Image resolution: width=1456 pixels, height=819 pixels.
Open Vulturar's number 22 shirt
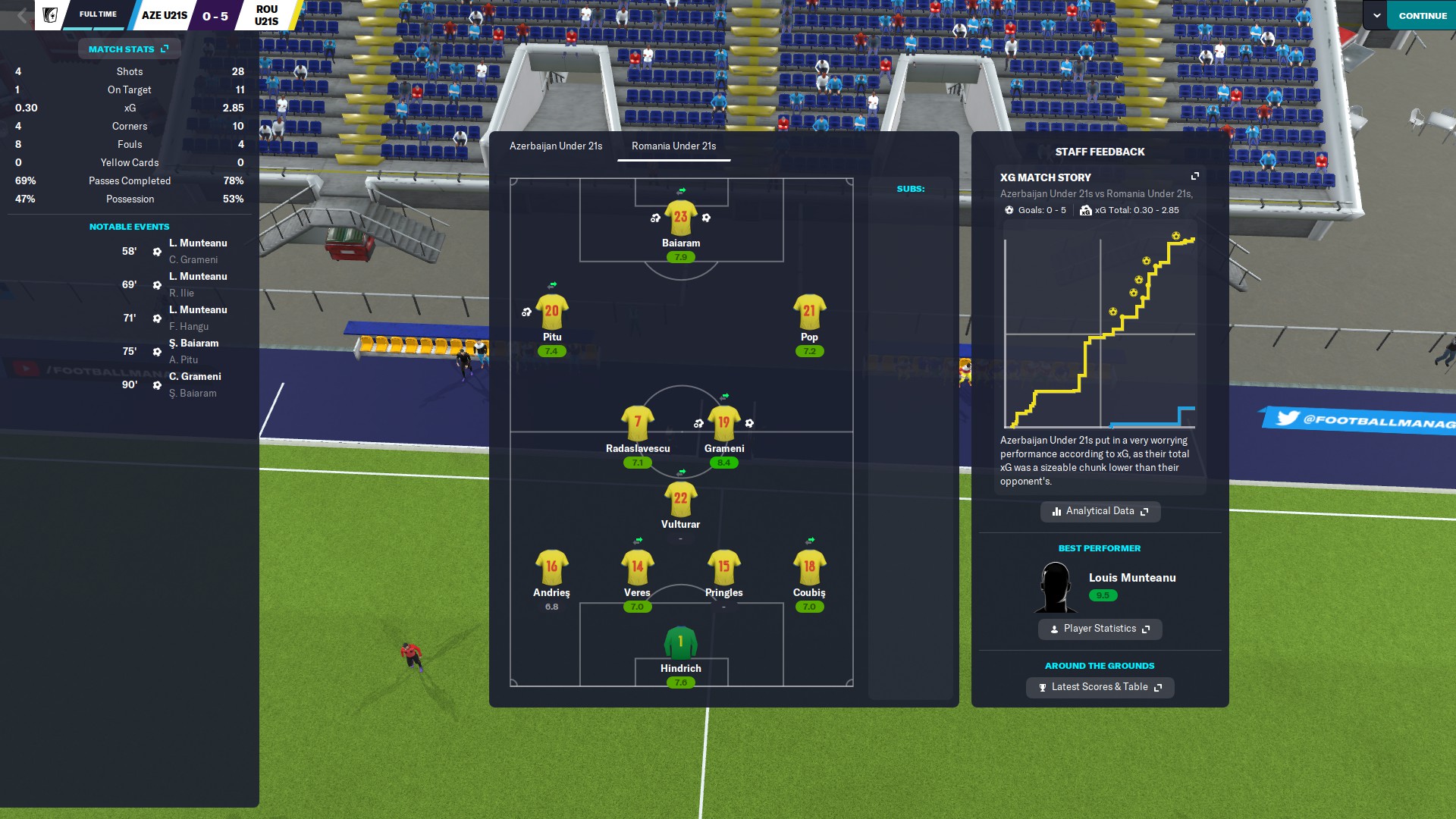pyautogui.click(x=680, y=499)
